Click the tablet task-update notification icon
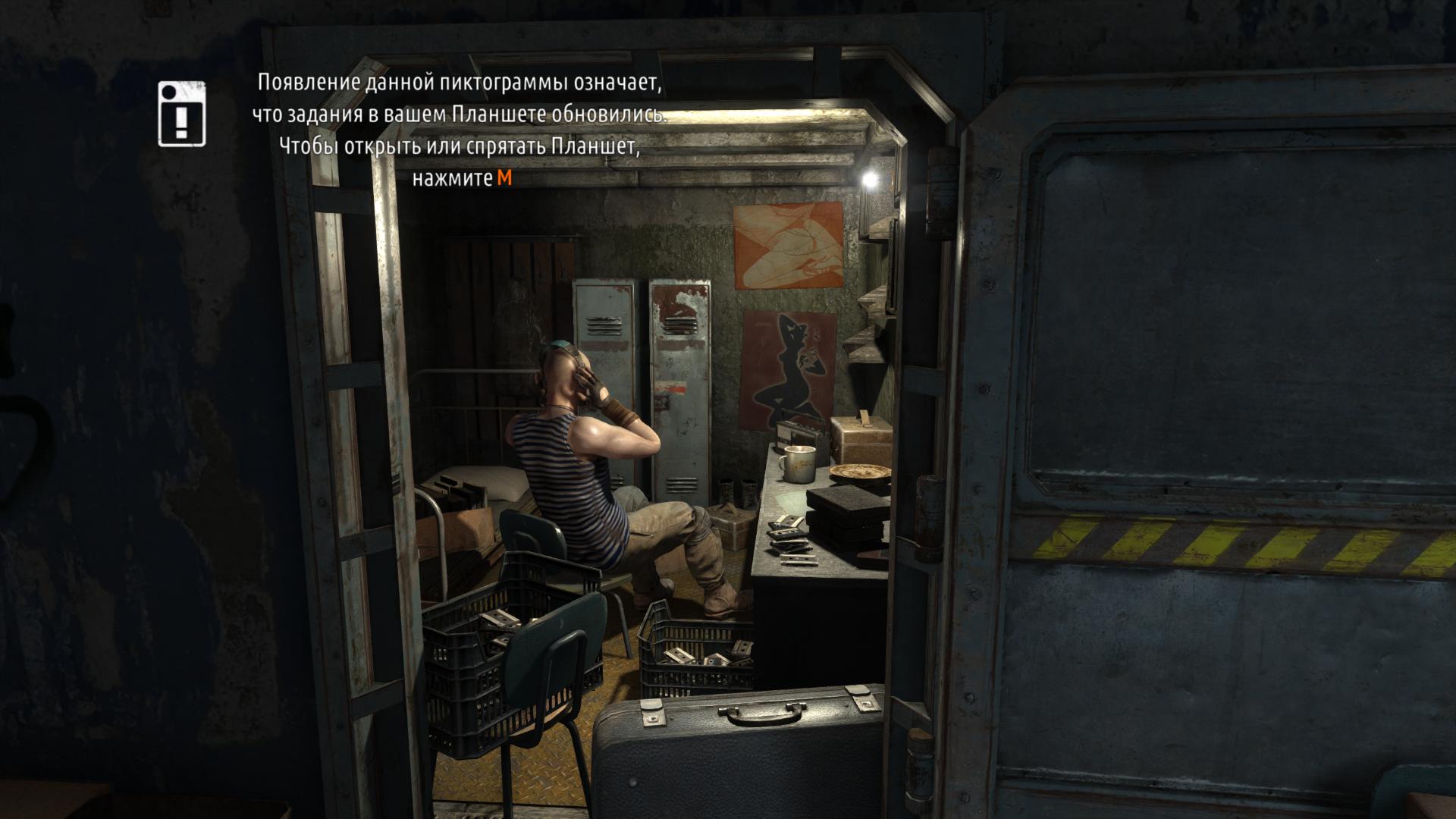 click(x=182, y=114)
